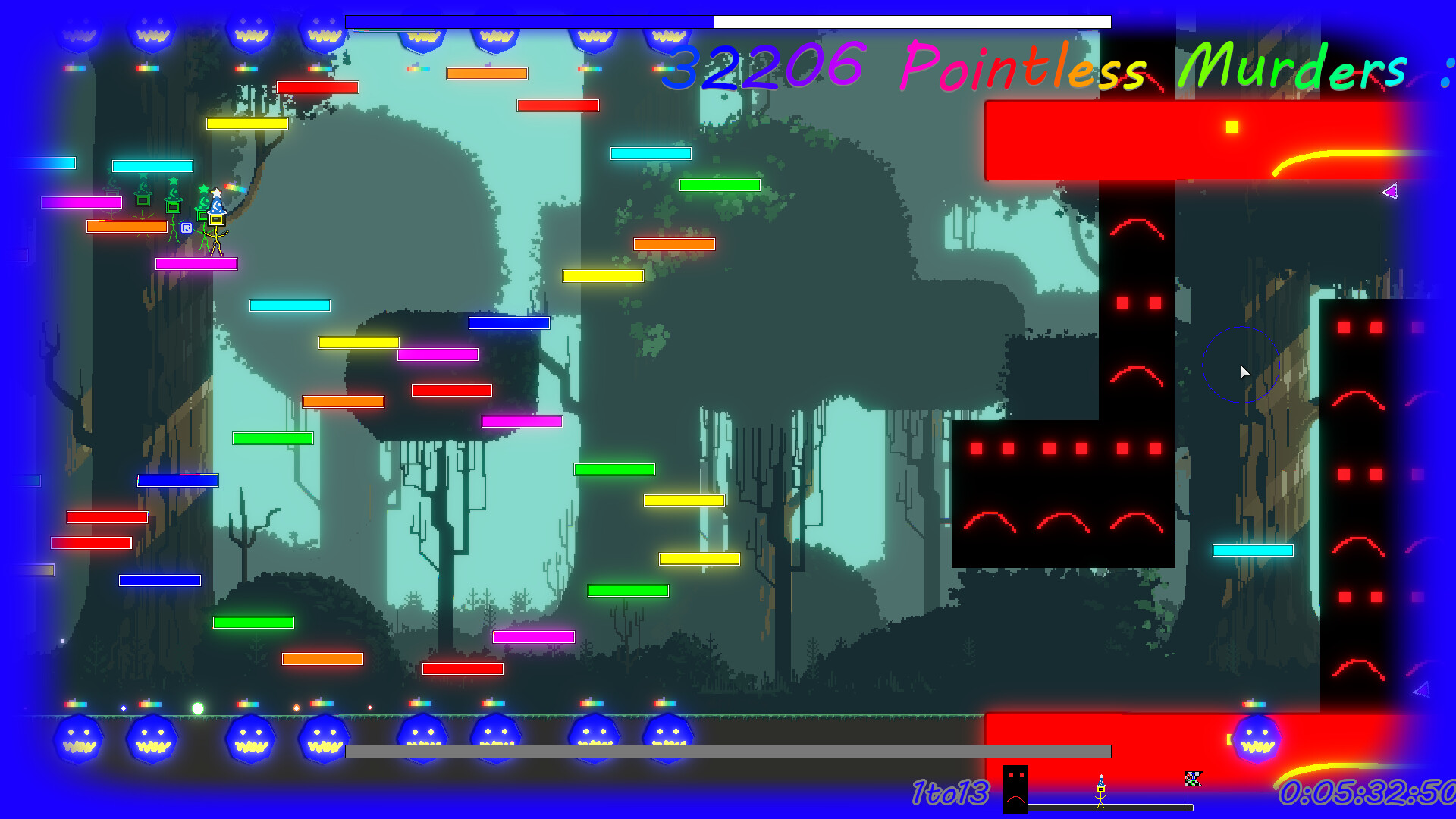Click the small white triangle near the right edge
Image resolution: width=1456 pixels, height=819 pixels.
(x=1392, y=191)
